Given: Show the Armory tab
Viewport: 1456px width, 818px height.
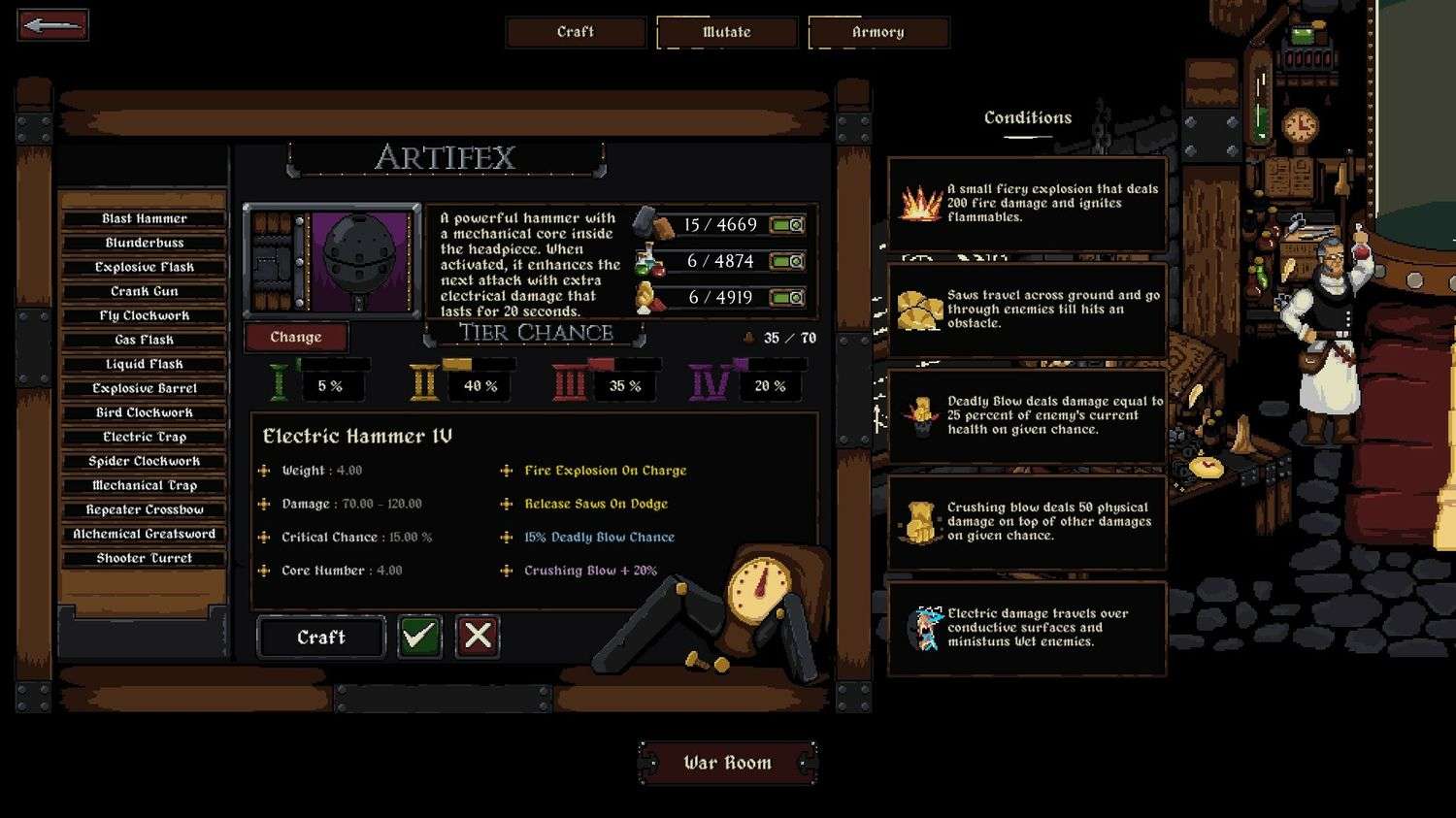Looking at the screenshot, I should tap(878, 32).
